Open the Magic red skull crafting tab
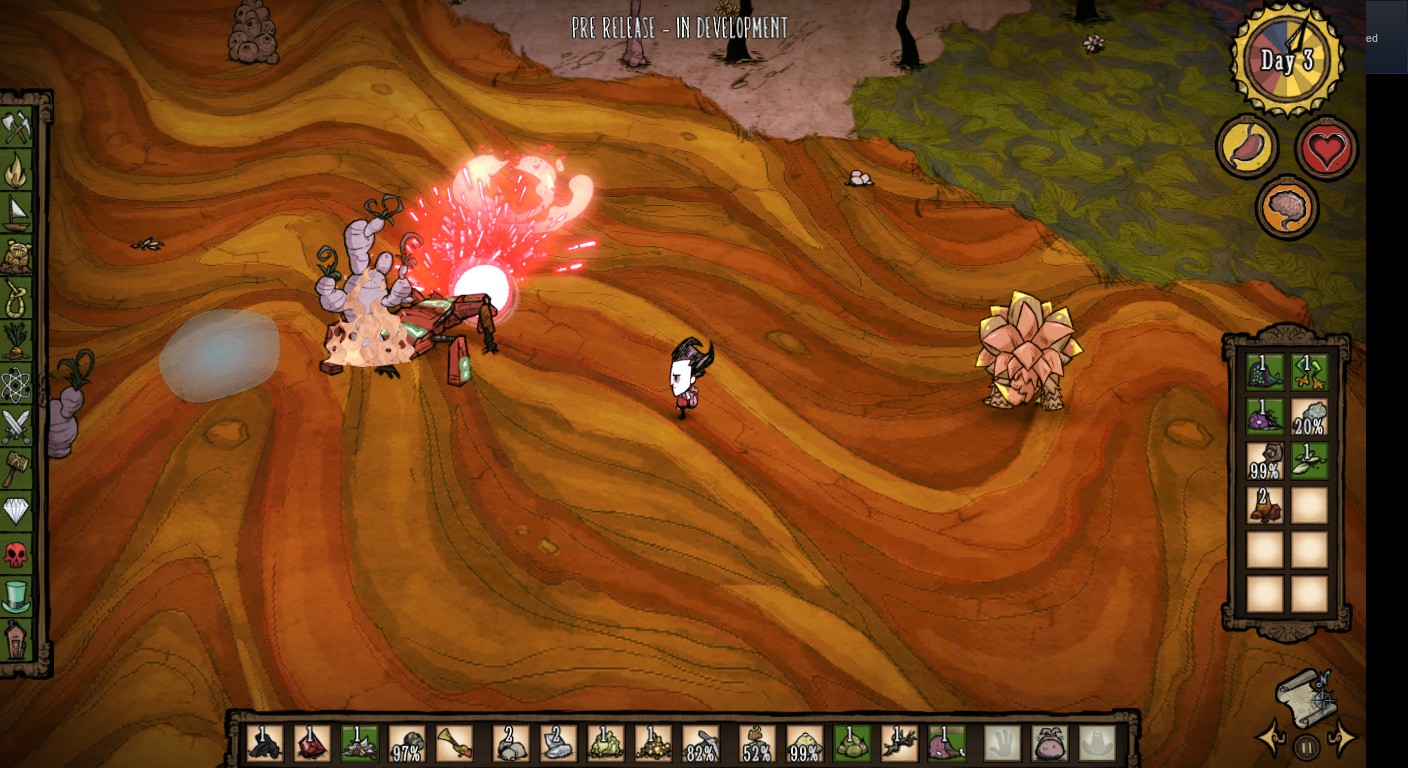The width and height of the screenshot is (1408, 768). point(16,554)
